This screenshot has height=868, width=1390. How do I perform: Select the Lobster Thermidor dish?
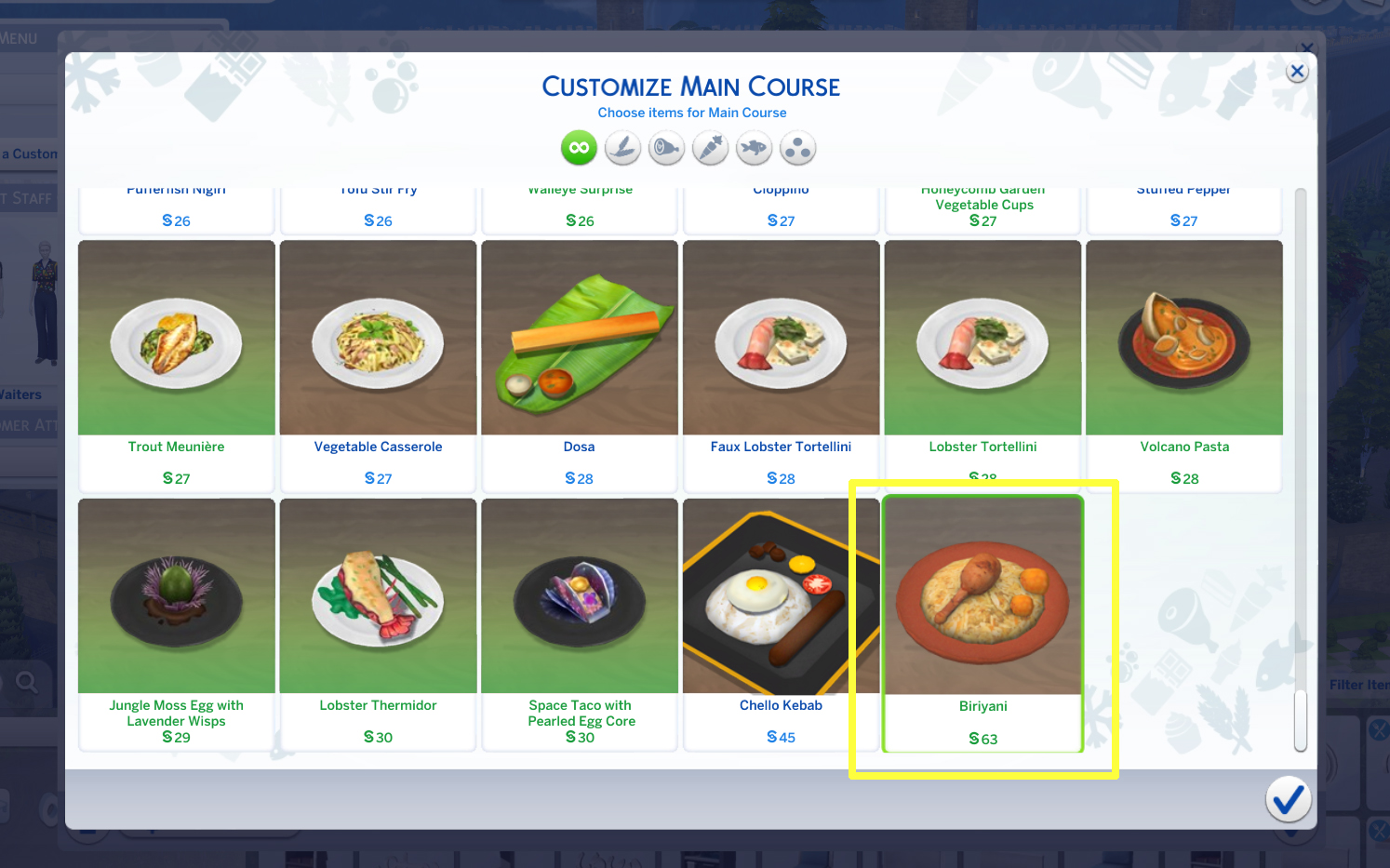pos(378,595)
